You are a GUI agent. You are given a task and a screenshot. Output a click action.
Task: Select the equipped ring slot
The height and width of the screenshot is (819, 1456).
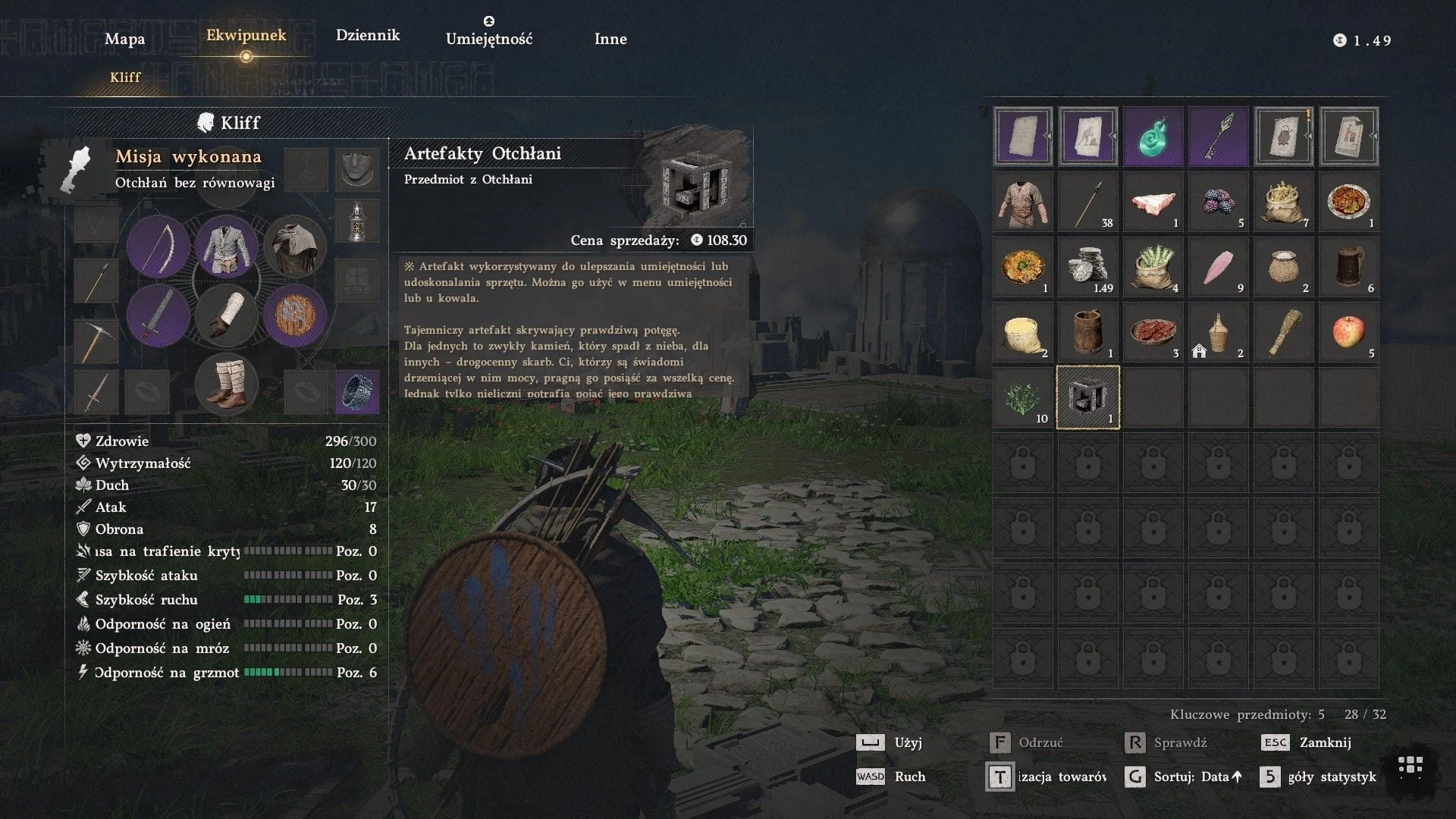pos(357,391)
